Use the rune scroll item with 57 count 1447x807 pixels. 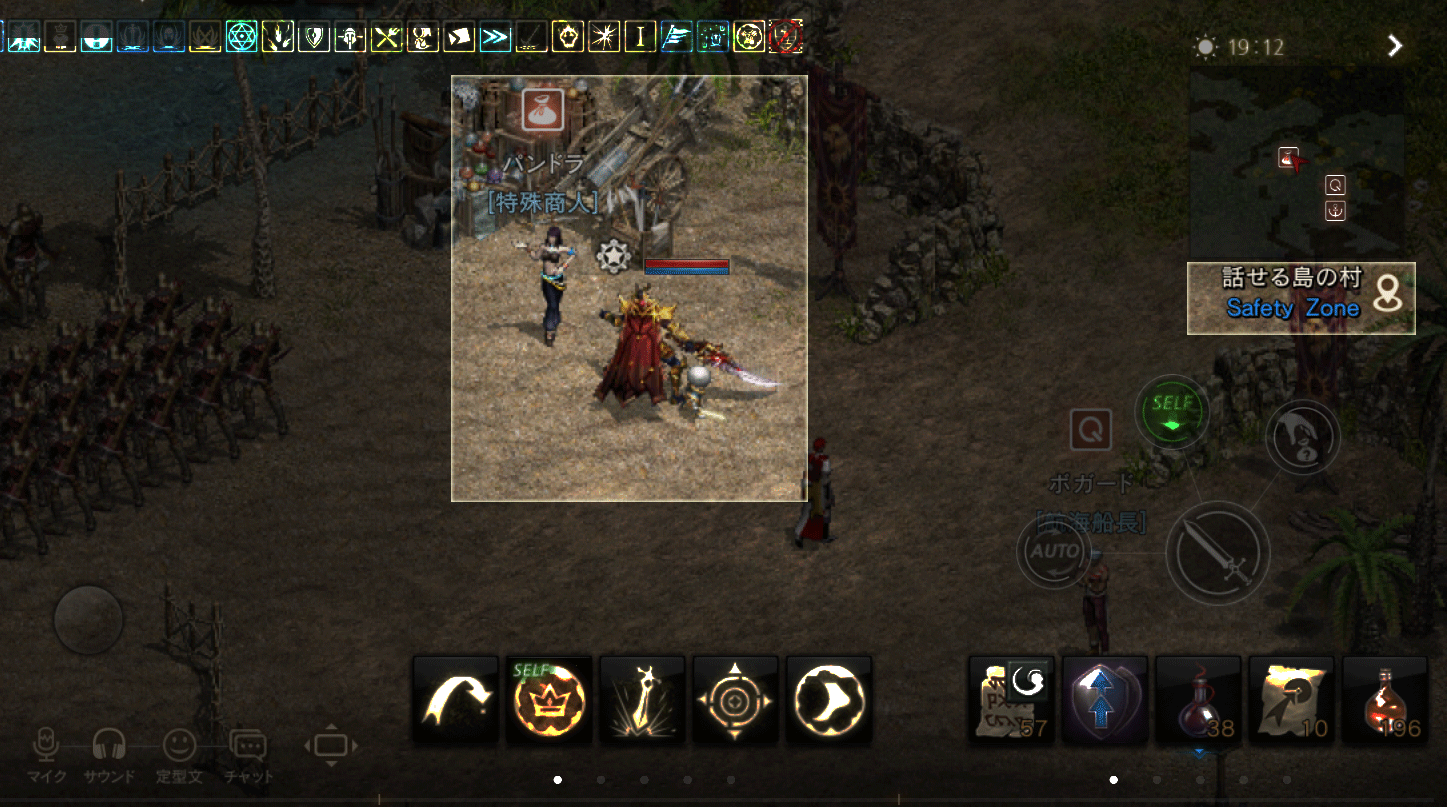point(1012,699)
